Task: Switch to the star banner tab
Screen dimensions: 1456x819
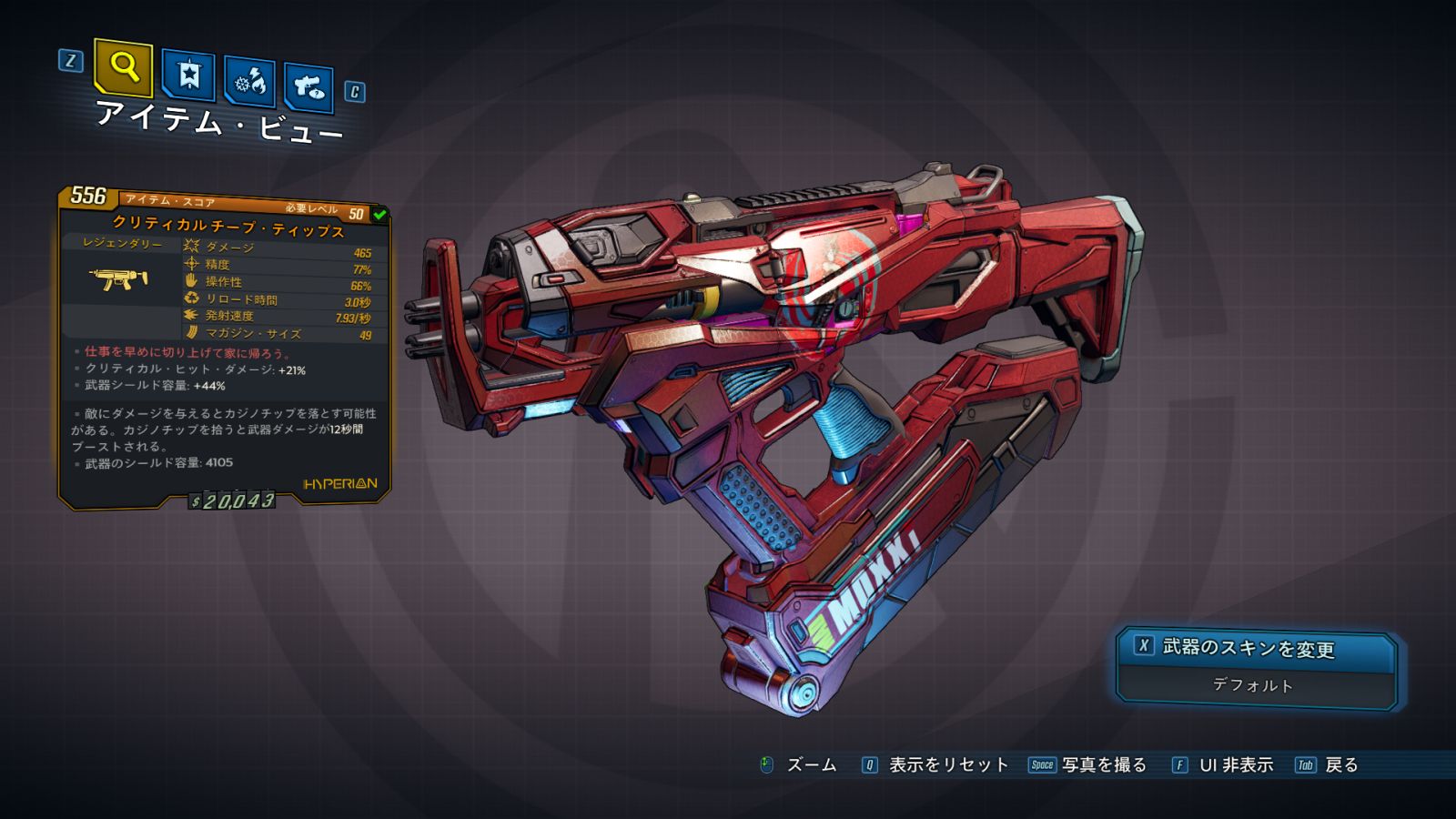Action: click(x=188, y=75)
